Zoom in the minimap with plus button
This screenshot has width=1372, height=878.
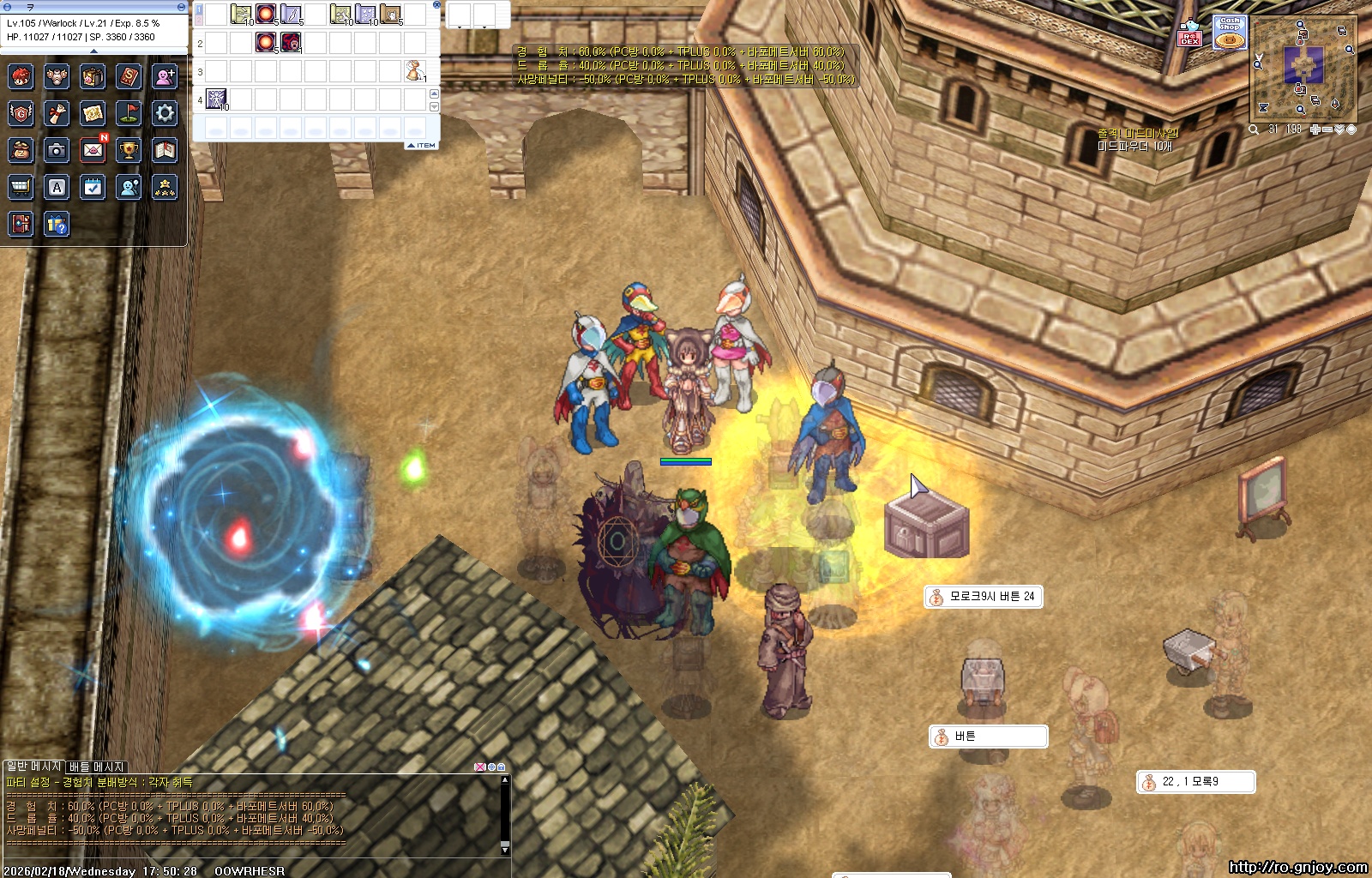tap(1315, 129)
